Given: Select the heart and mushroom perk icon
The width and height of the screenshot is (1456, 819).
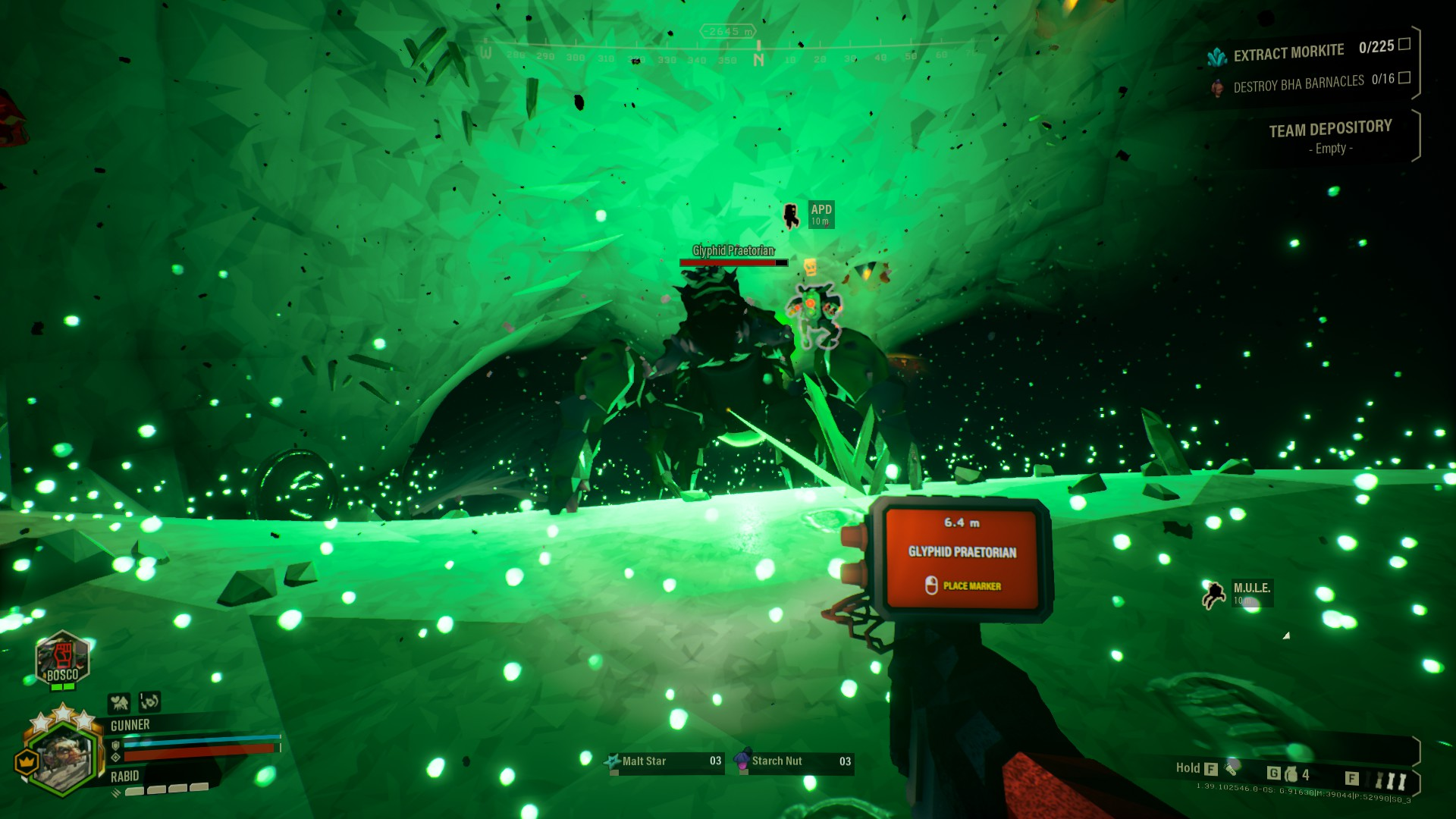Looking at the screenshot, I should tap(118, 703).
